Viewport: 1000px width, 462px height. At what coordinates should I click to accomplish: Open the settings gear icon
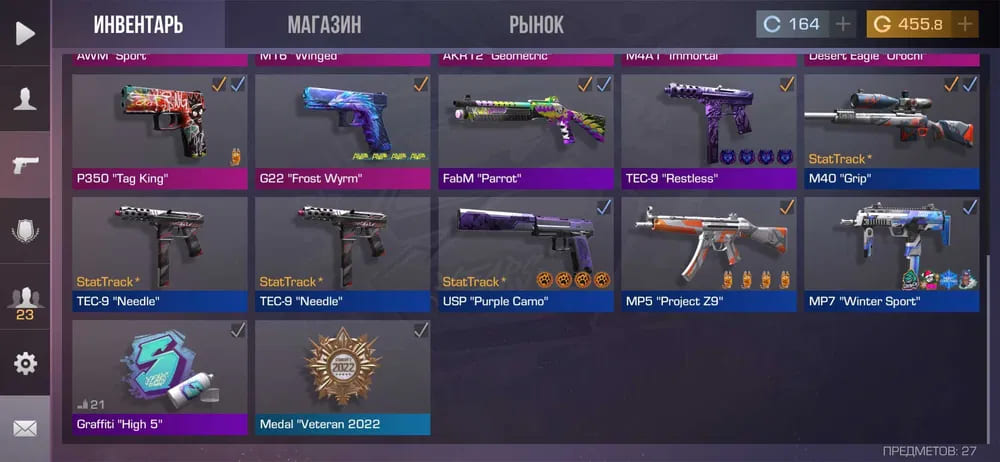[25, 363]
